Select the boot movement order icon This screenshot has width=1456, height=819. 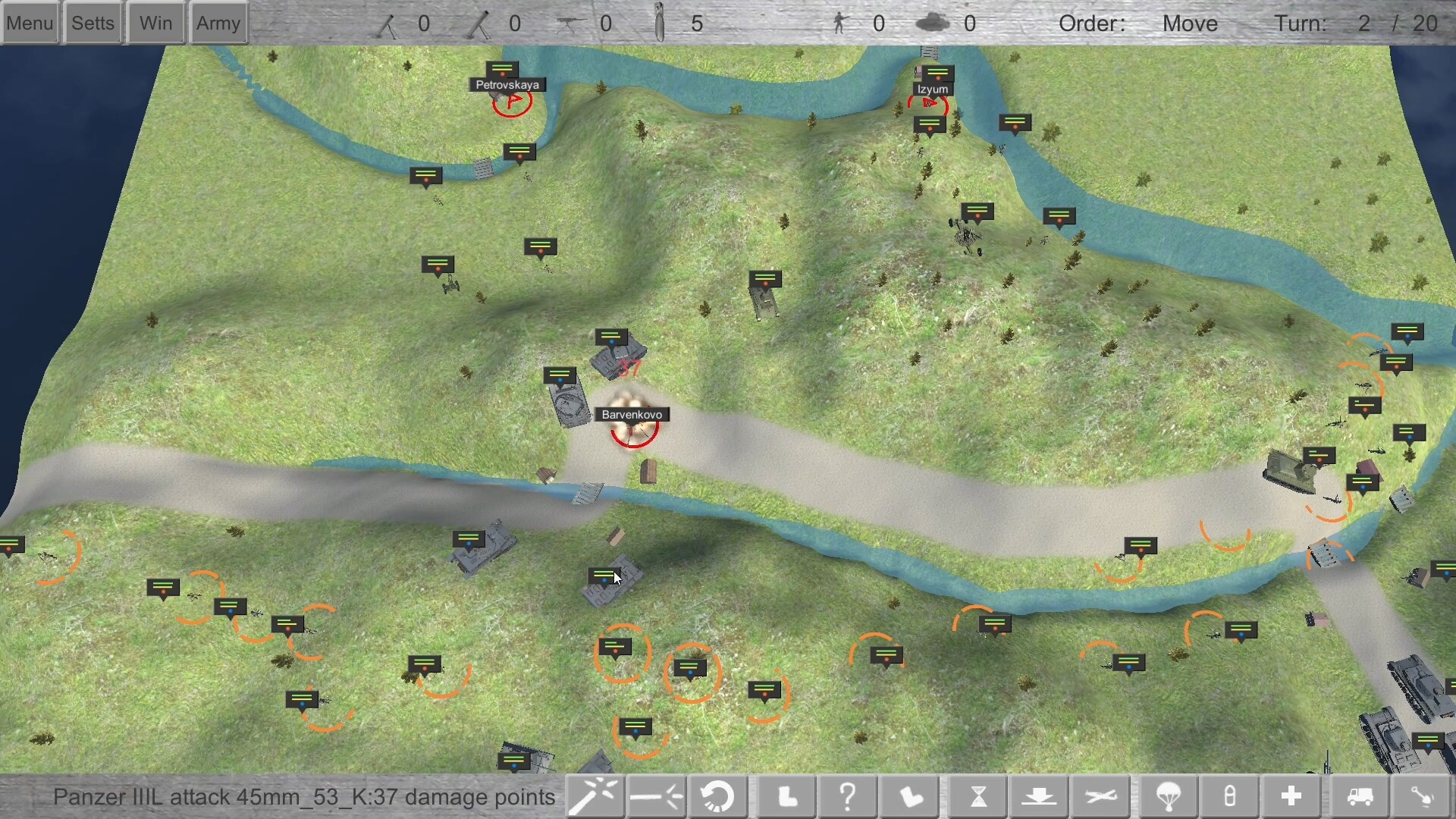(786, 796)
